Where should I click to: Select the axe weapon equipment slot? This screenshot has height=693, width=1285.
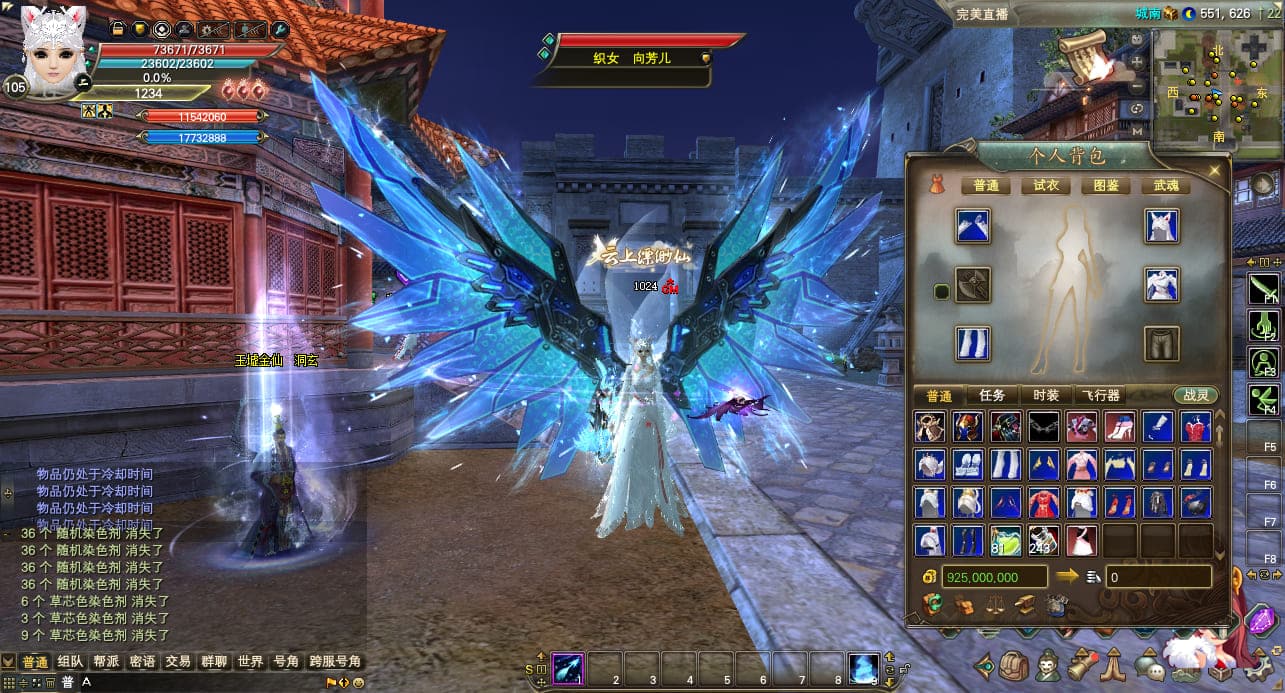(972, 285)
